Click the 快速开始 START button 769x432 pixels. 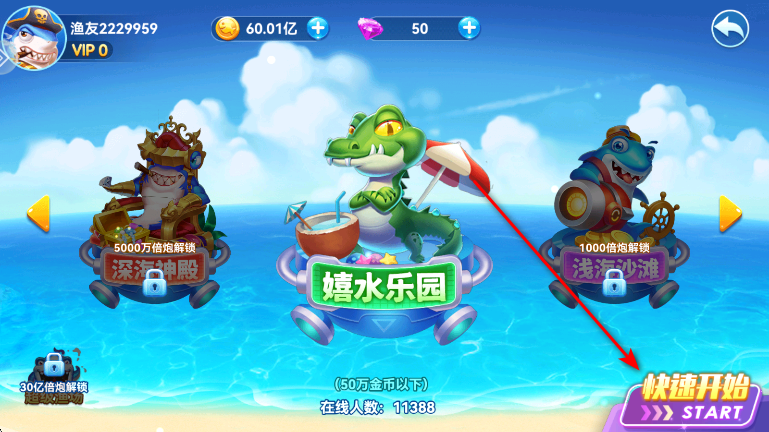pyautogui.click(x=696, y=398)
